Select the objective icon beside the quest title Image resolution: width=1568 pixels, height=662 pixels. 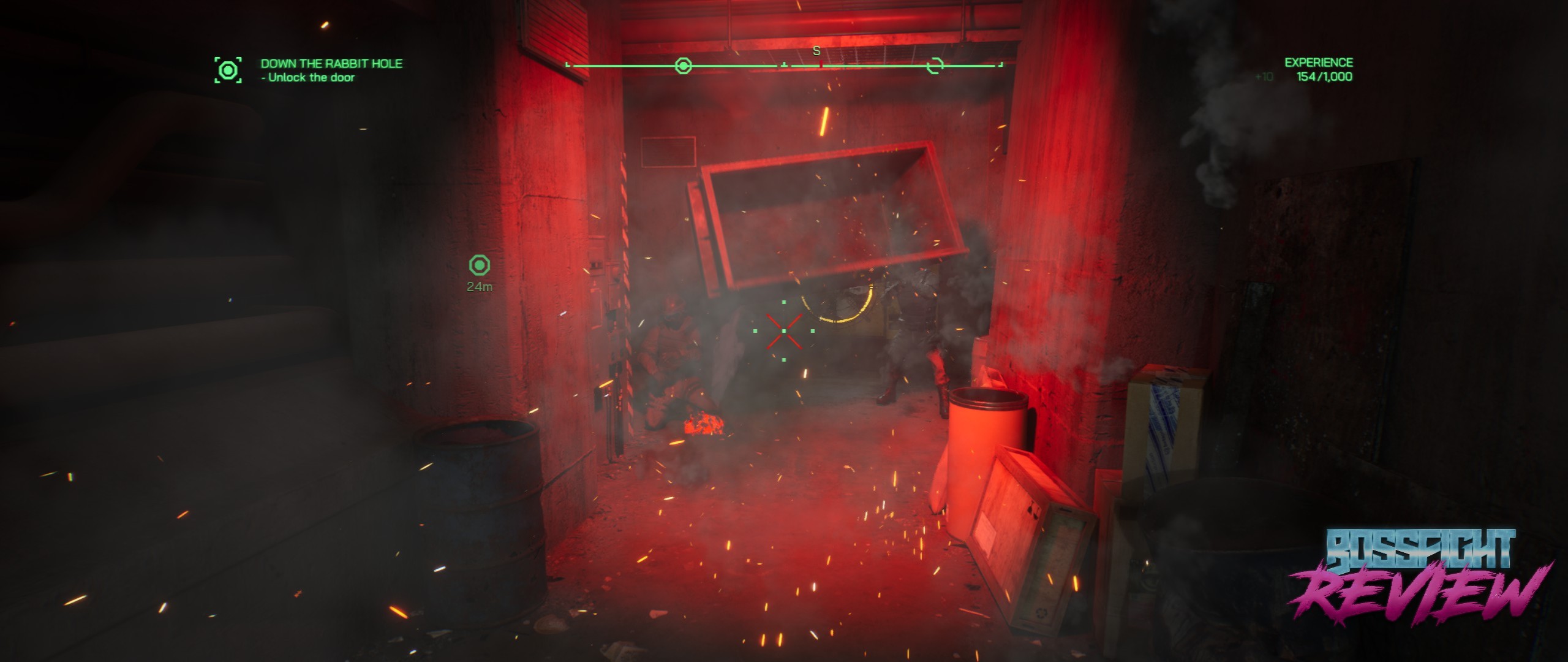[x=228, y=70]
